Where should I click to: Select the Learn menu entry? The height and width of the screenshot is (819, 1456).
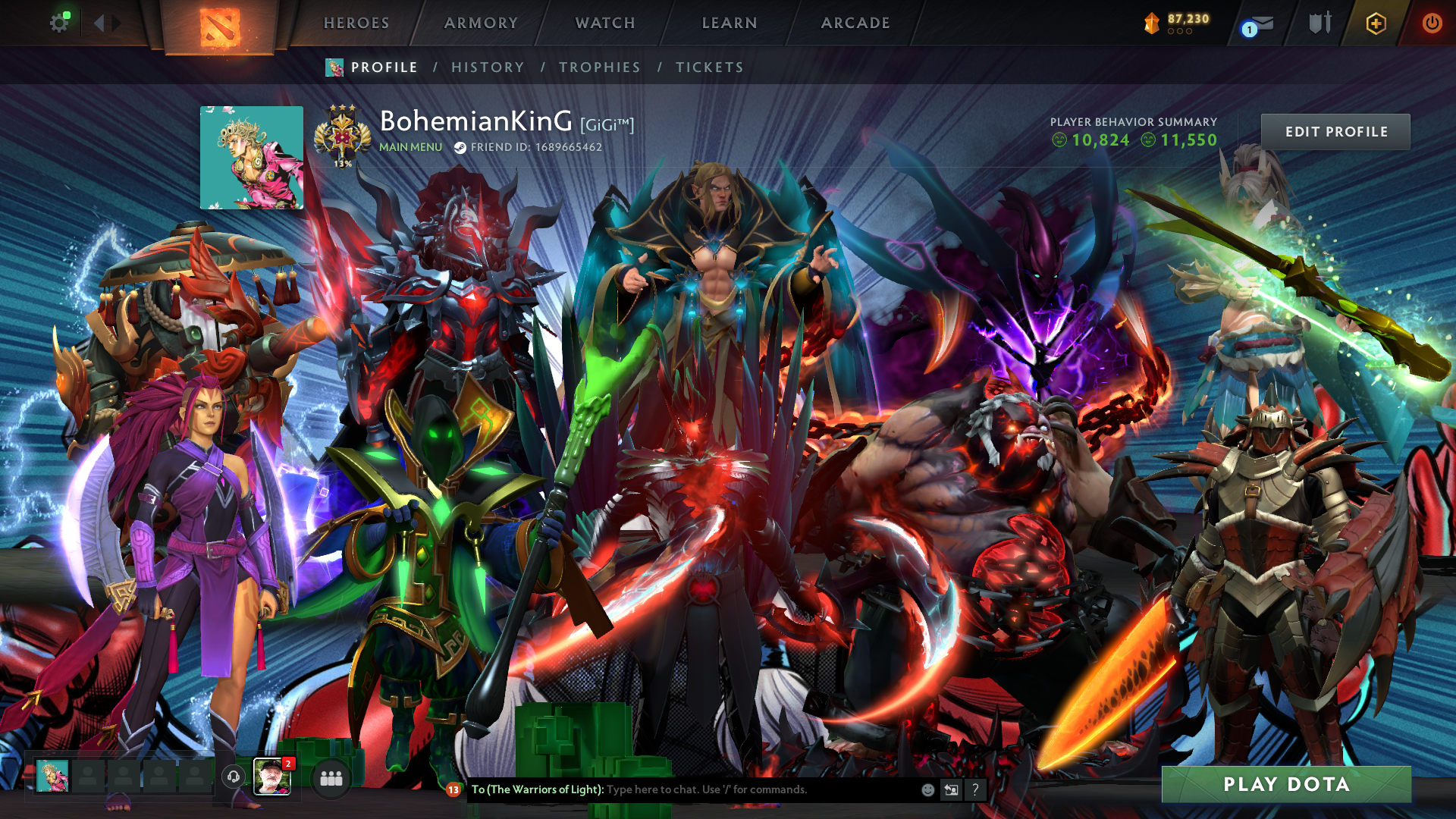[x=730, y=23]
